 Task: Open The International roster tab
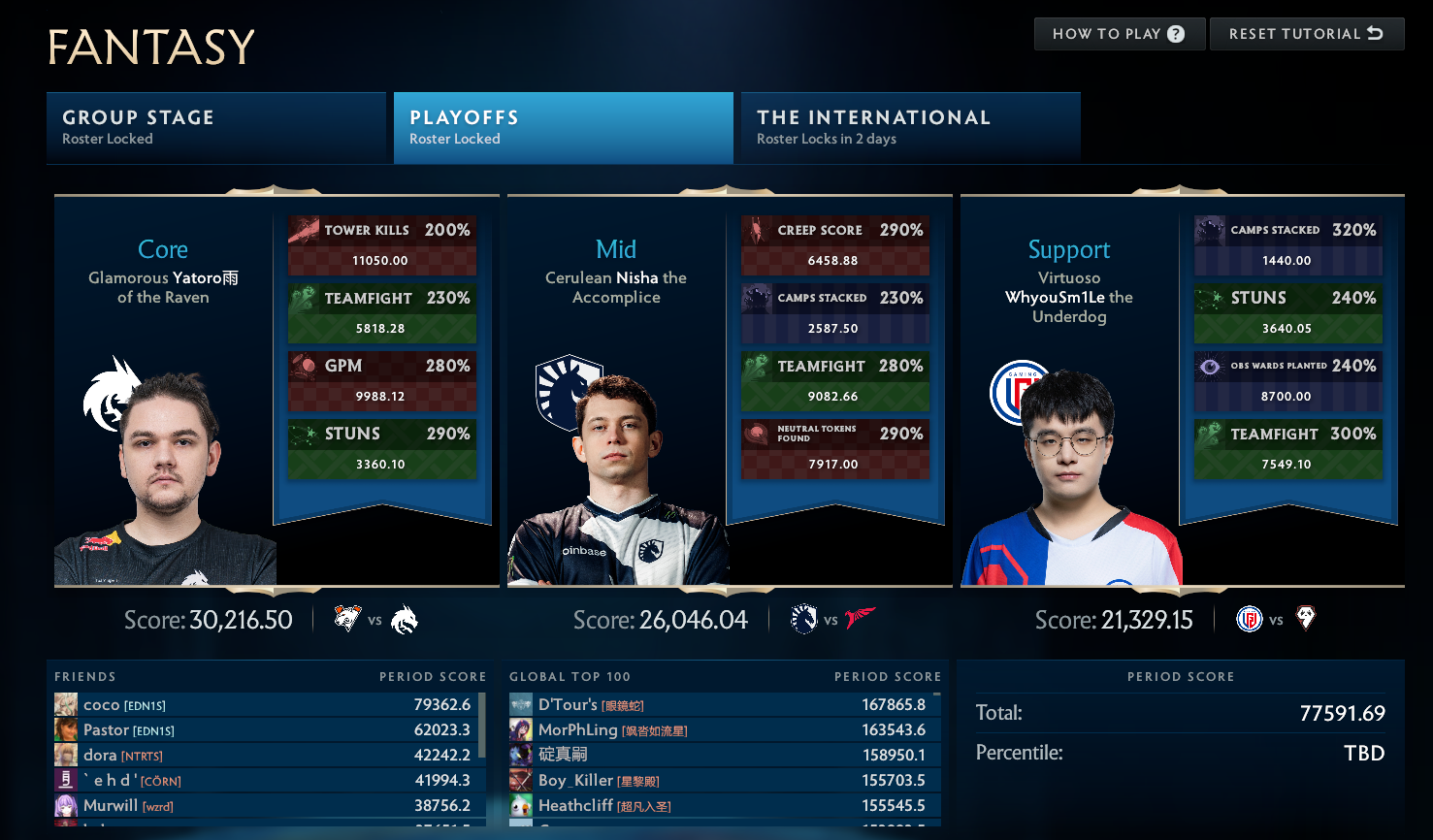click(909, 127)
